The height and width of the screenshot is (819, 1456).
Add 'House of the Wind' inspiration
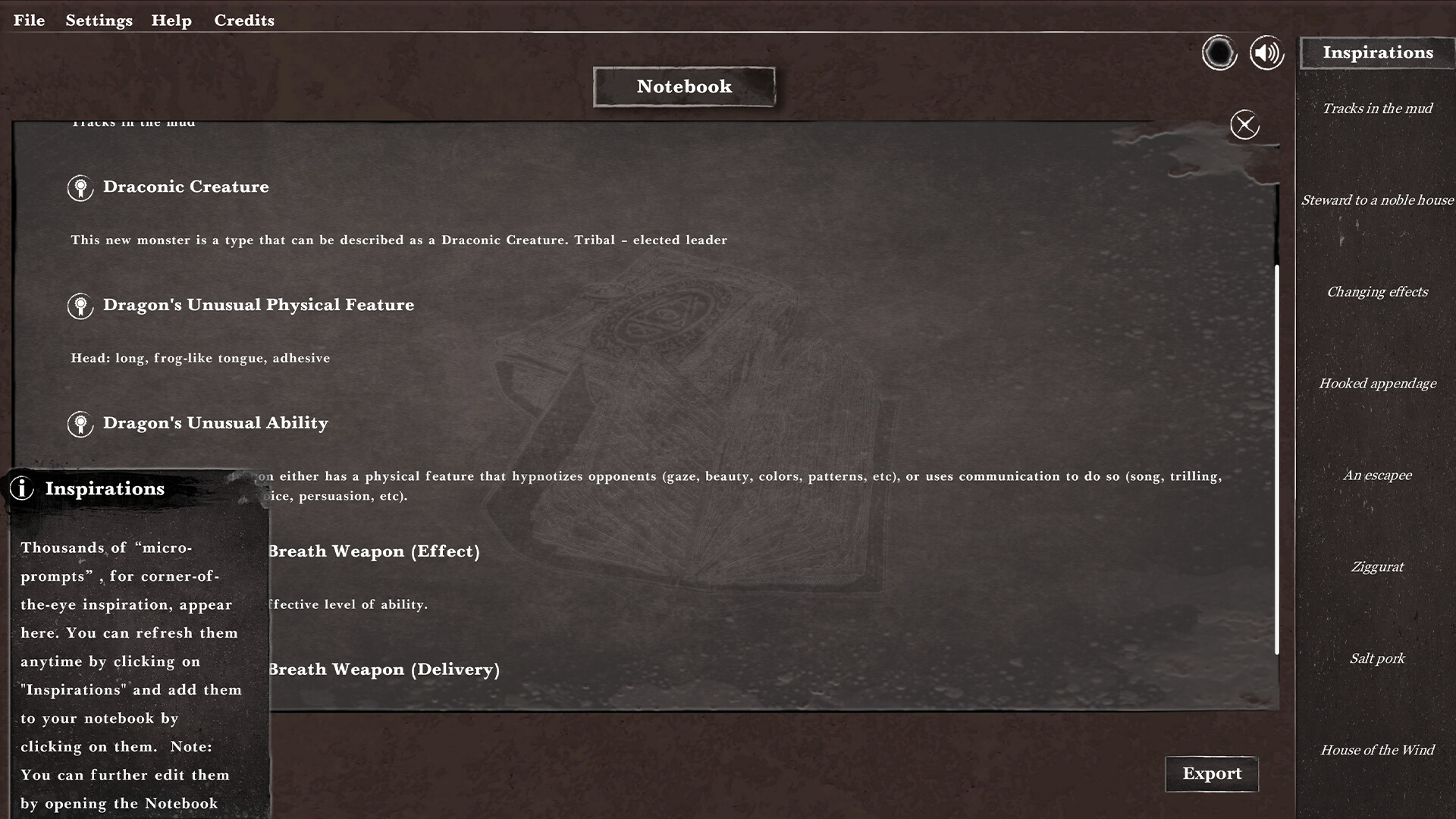[x=1377, y=750]
